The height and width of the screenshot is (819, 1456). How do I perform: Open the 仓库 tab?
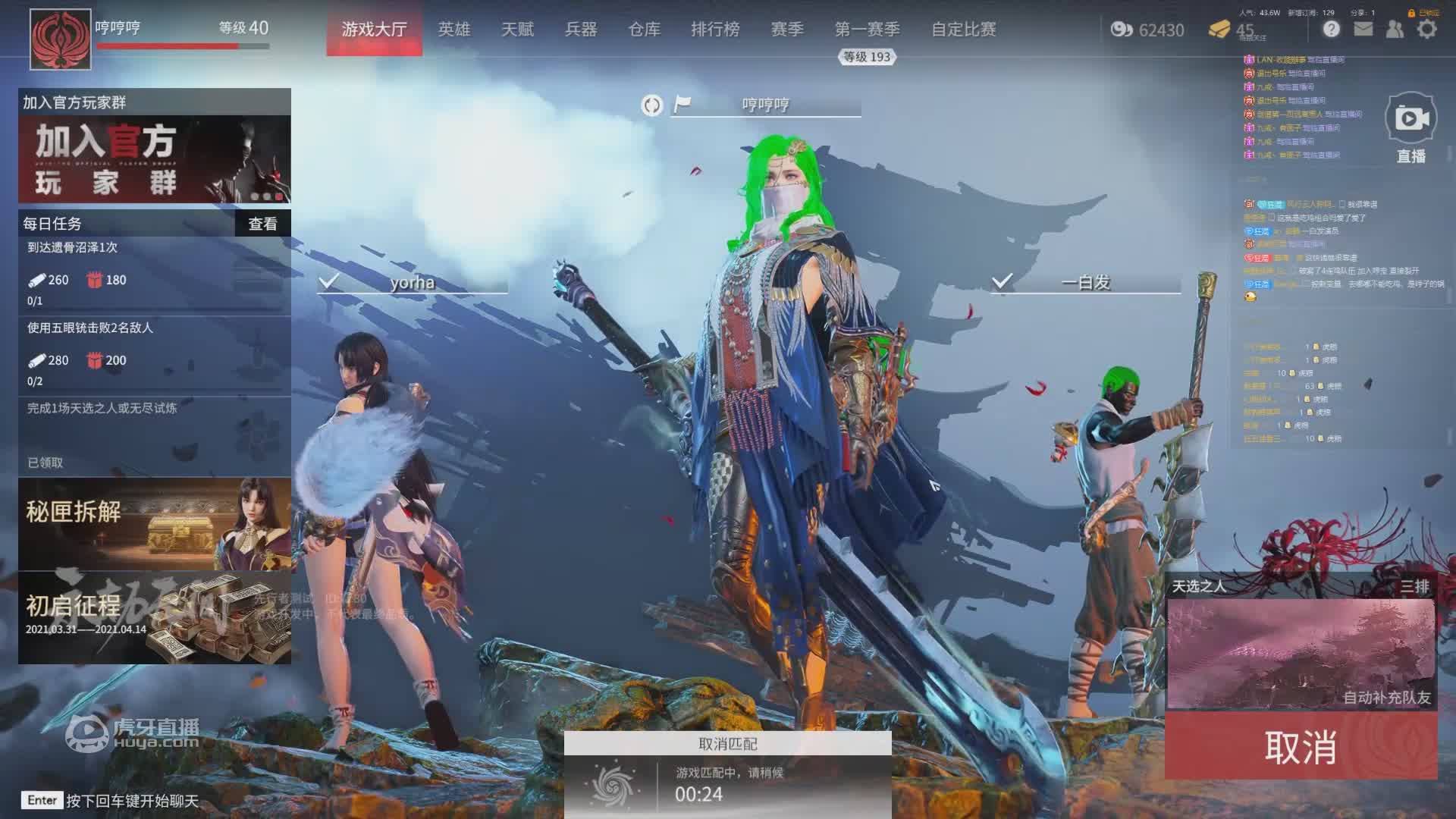[x=645, y=30]
